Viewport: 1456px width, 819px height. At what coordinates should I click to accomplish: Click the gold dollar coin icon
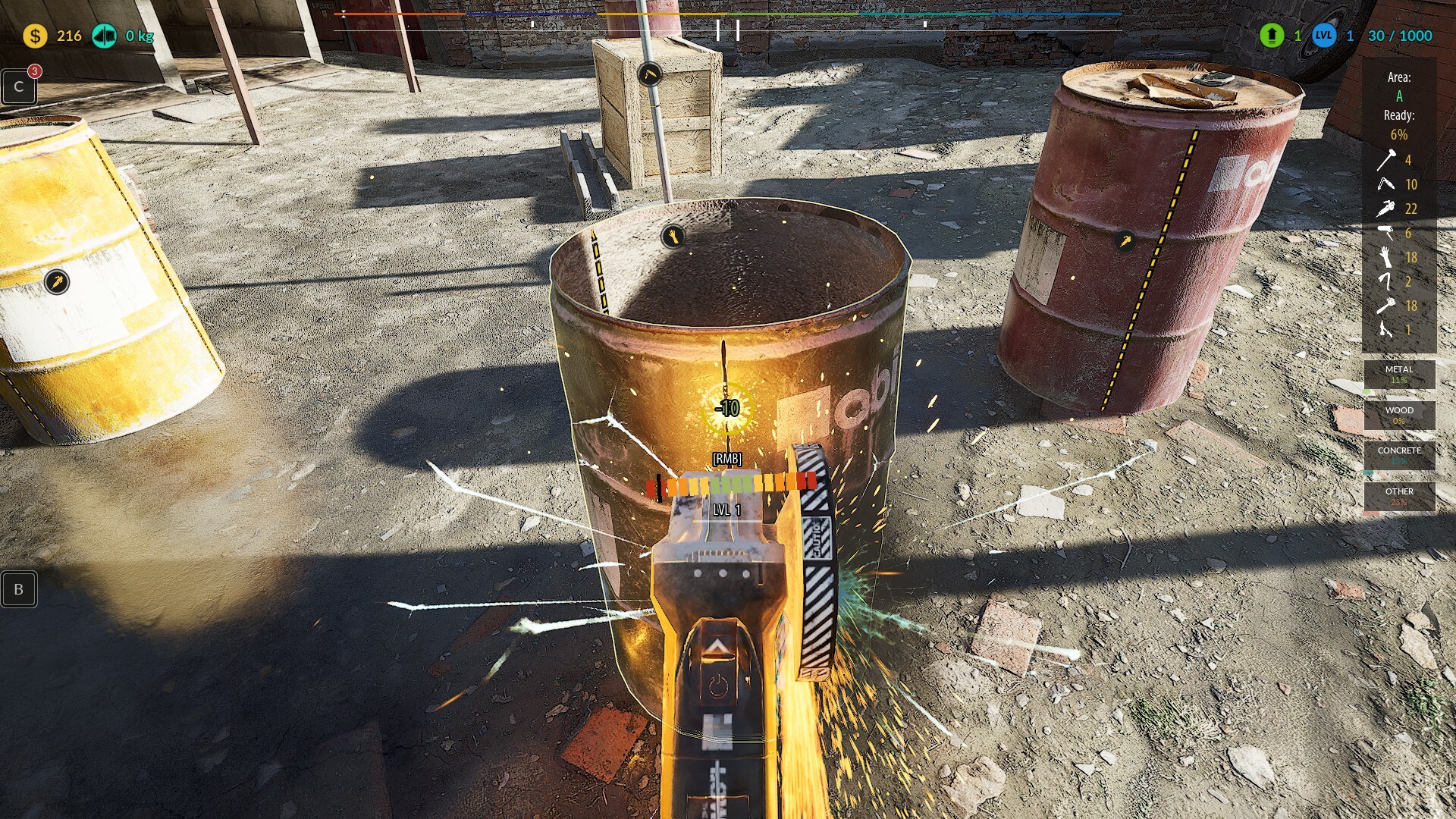click(35, 36)
